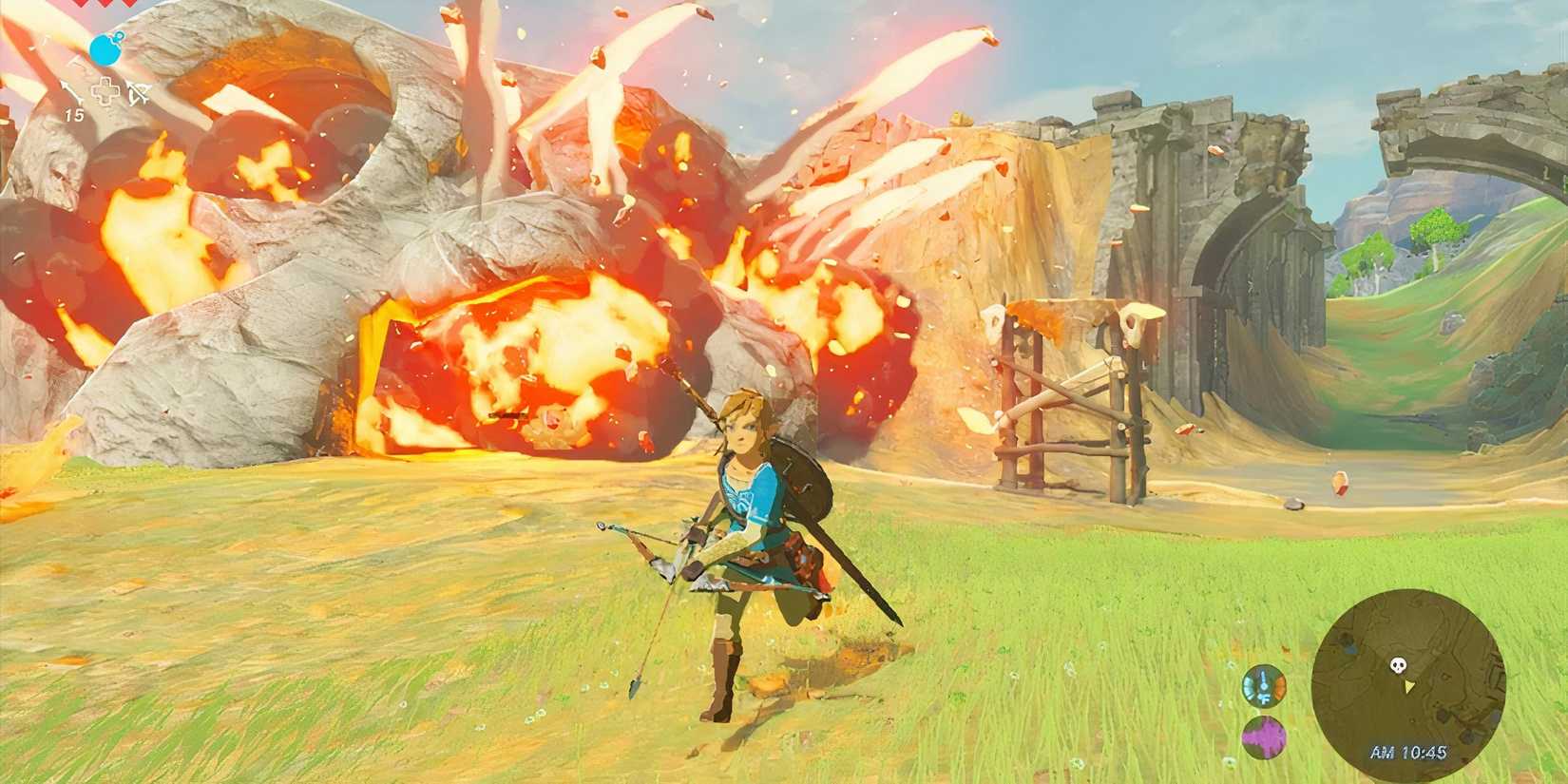This screenshot has height=784, width=1568.
Task: Select the yellow player arrow on the minimap
Action: tap(1408, 685)
